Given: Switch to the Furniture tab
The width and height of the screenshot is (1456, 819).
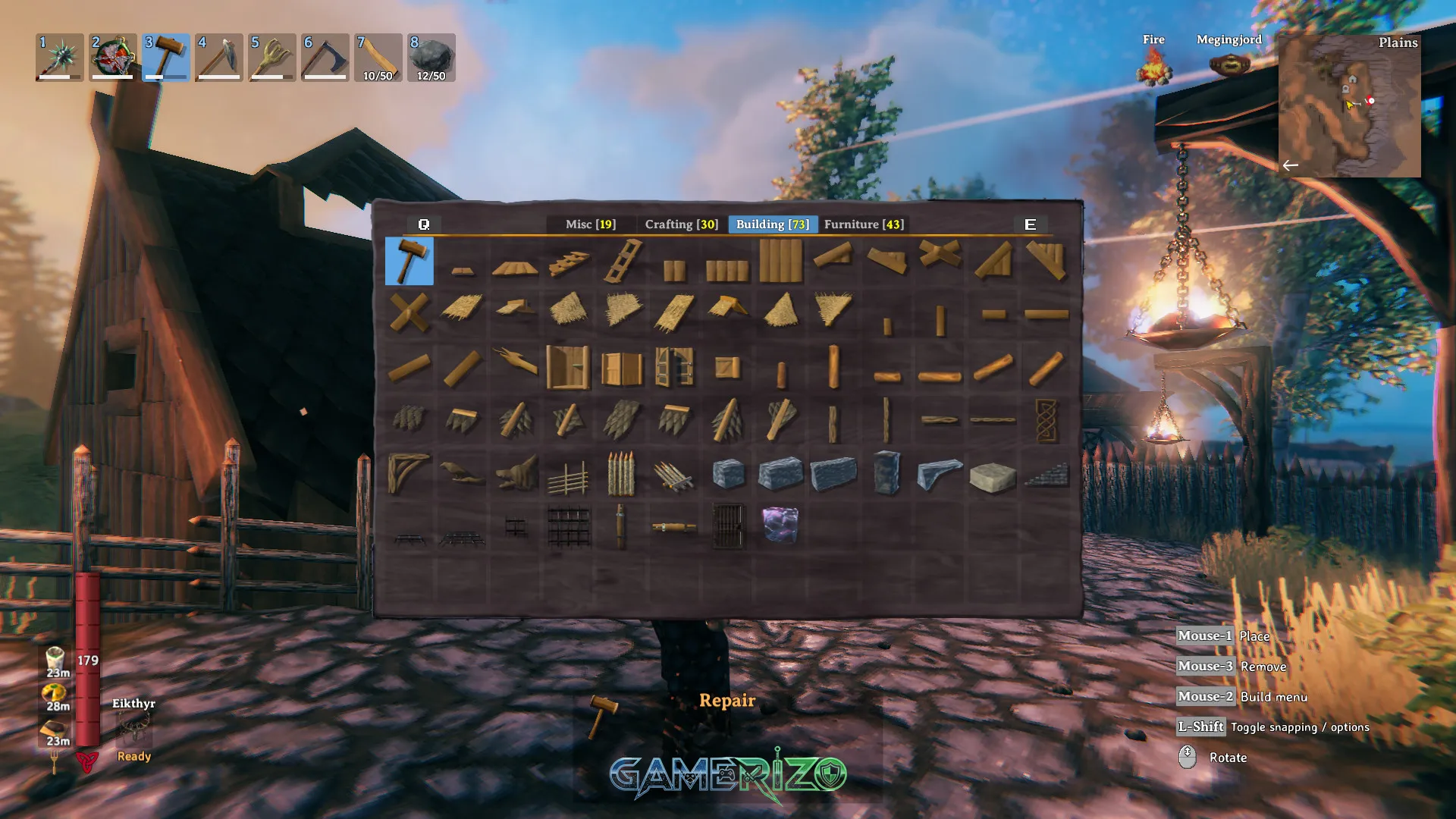Looking at the screenshot, I should tap(864, 224).
